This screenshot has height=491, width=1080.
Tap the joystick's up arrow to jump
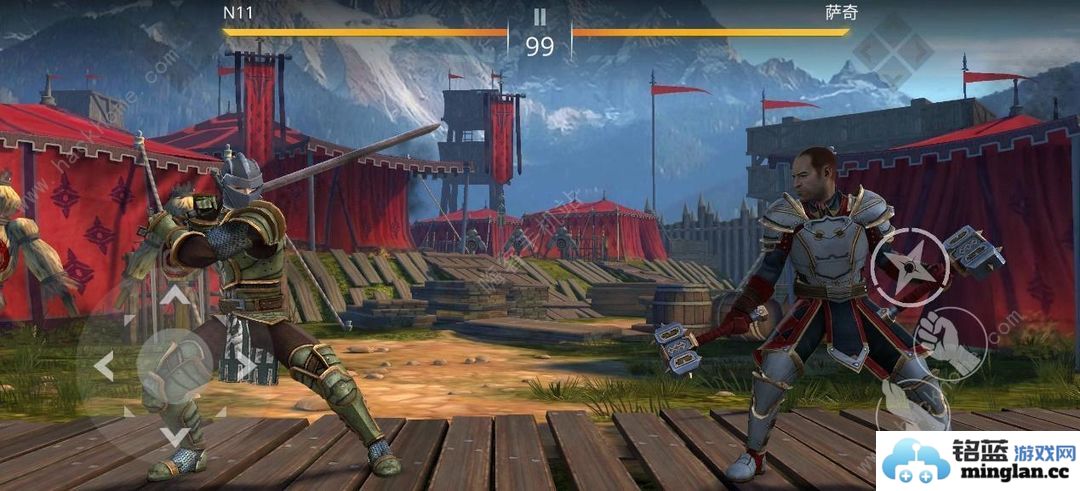pyautogui.click(x=175, y=295)
